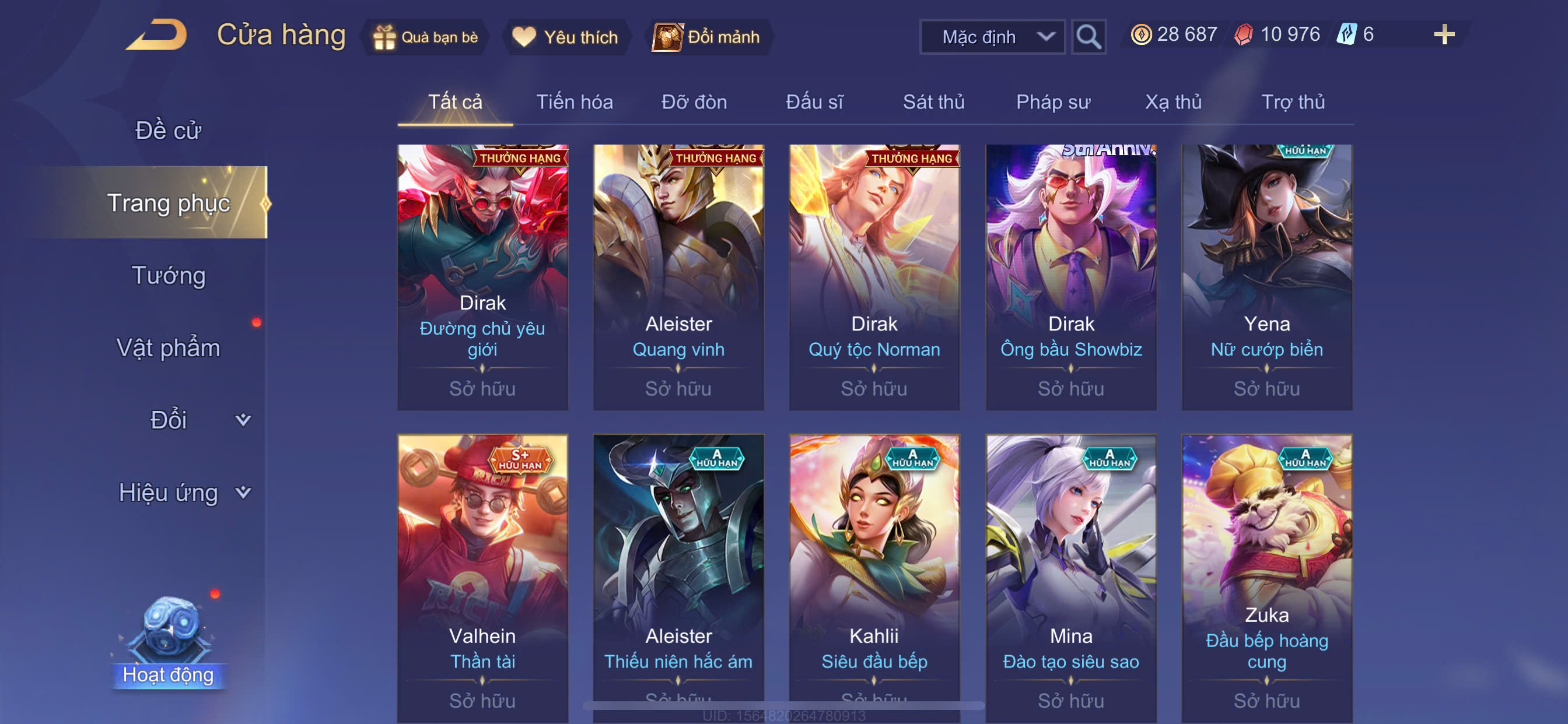Open Quà bạn bè gift menu
Viewport: 1568px width, 724px height.
point(426,37)
